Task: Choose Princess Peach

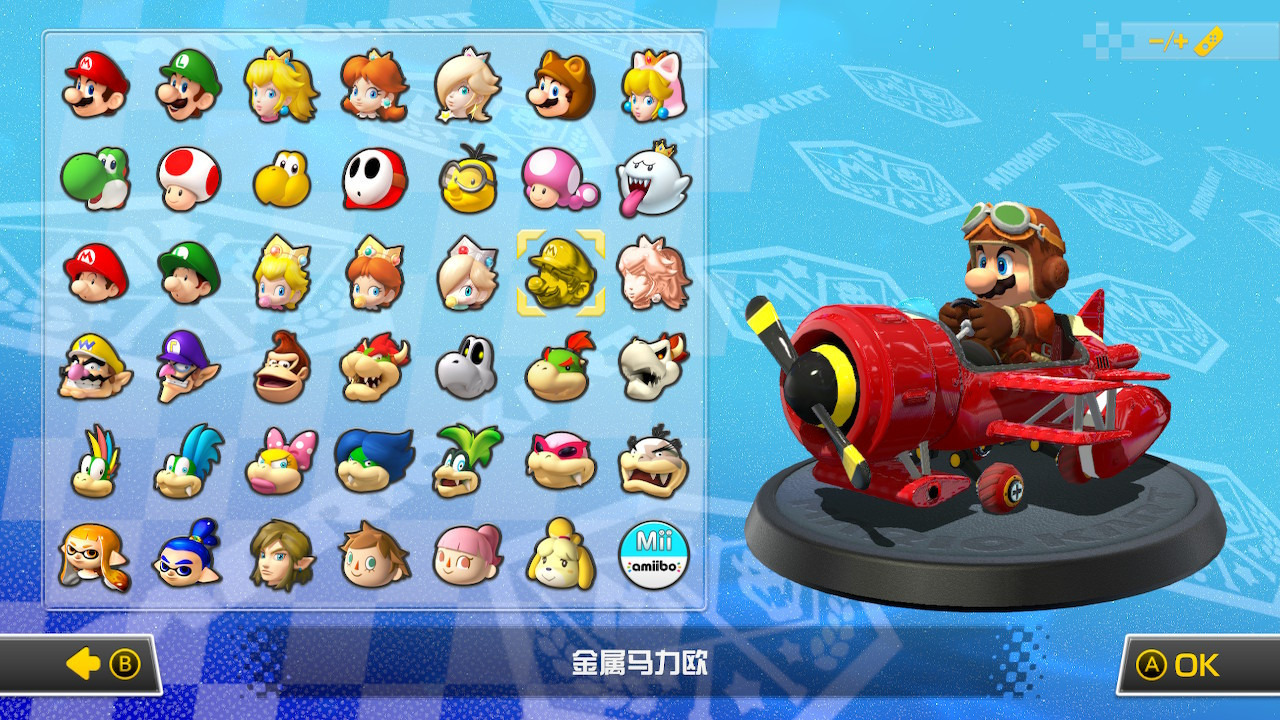Action: pos(281,86)
